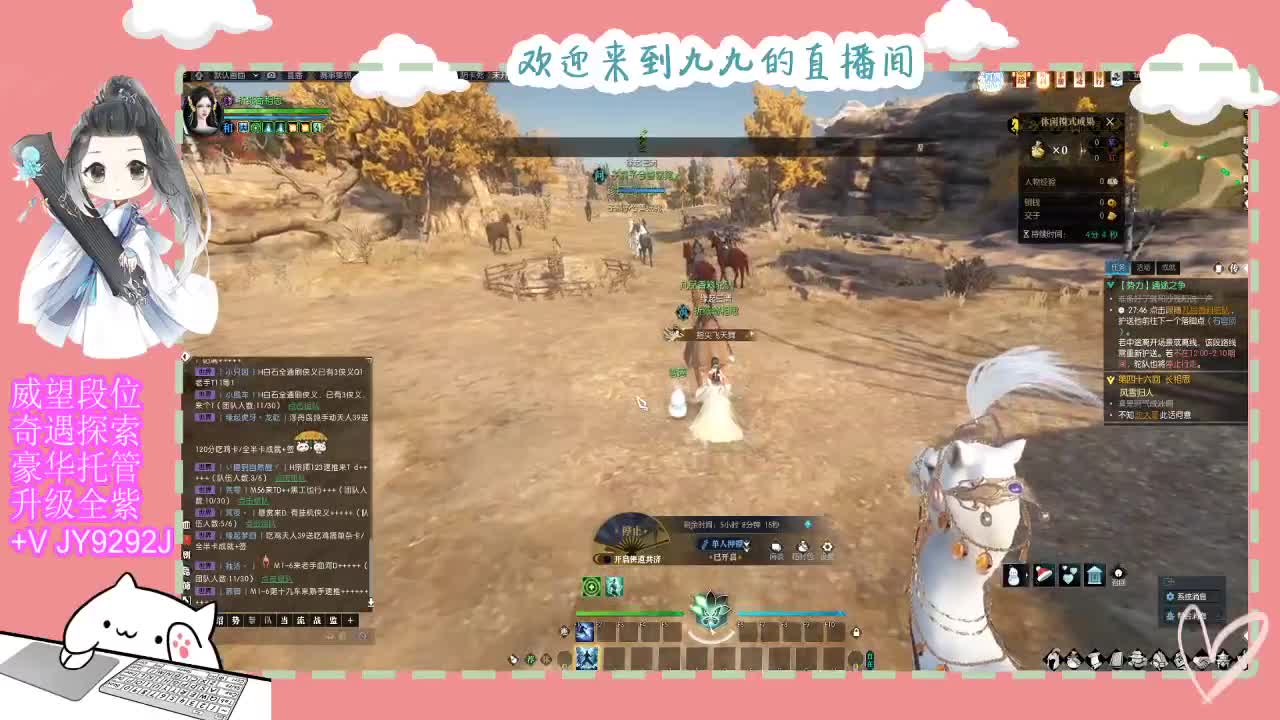Click the green shield buff icon above hotbar

[x=589, y=586]
